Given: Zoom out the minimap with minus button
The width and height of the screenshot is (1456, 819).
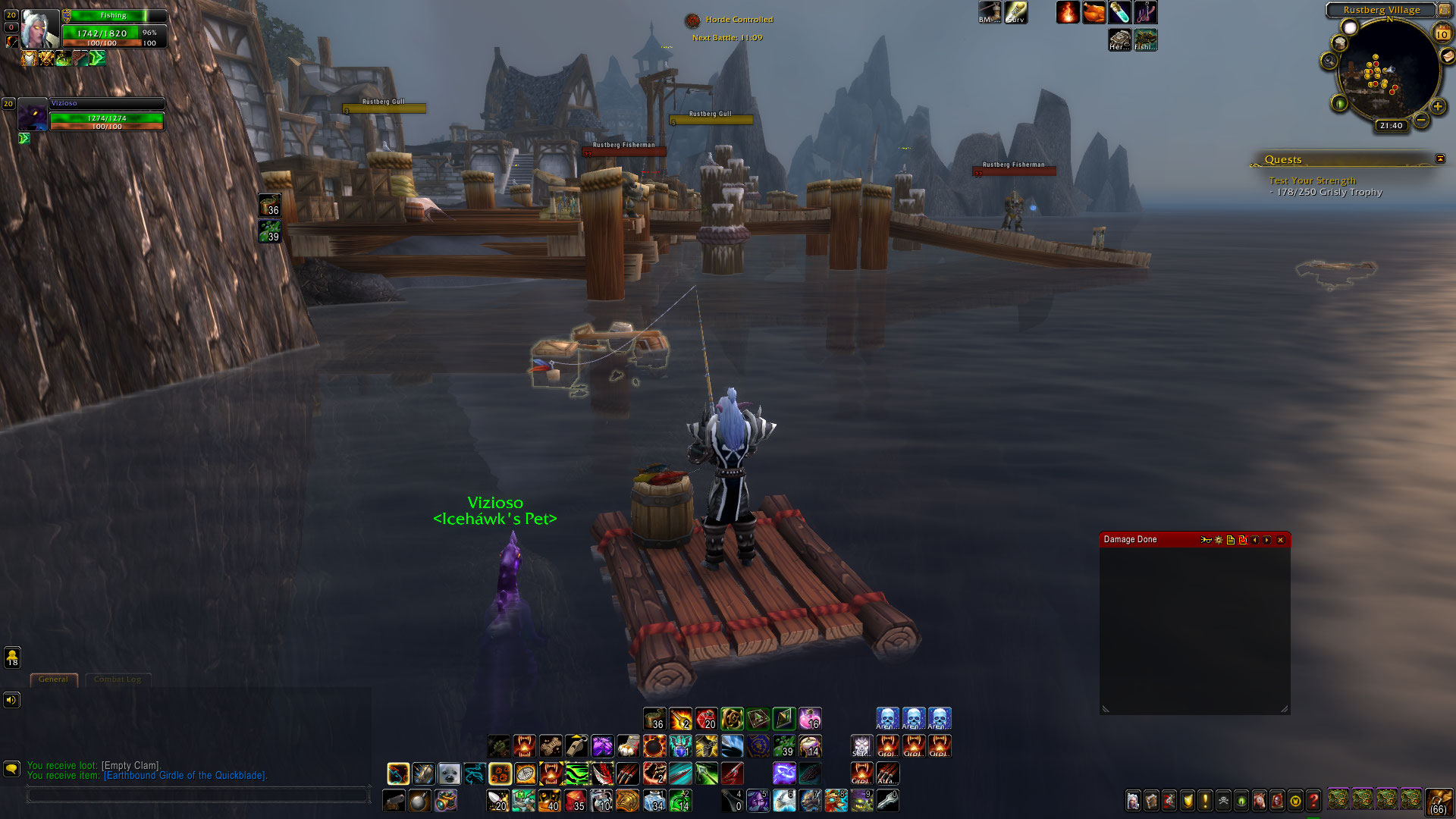Looking at the screenshot, I should click(x=1420, y=120).
